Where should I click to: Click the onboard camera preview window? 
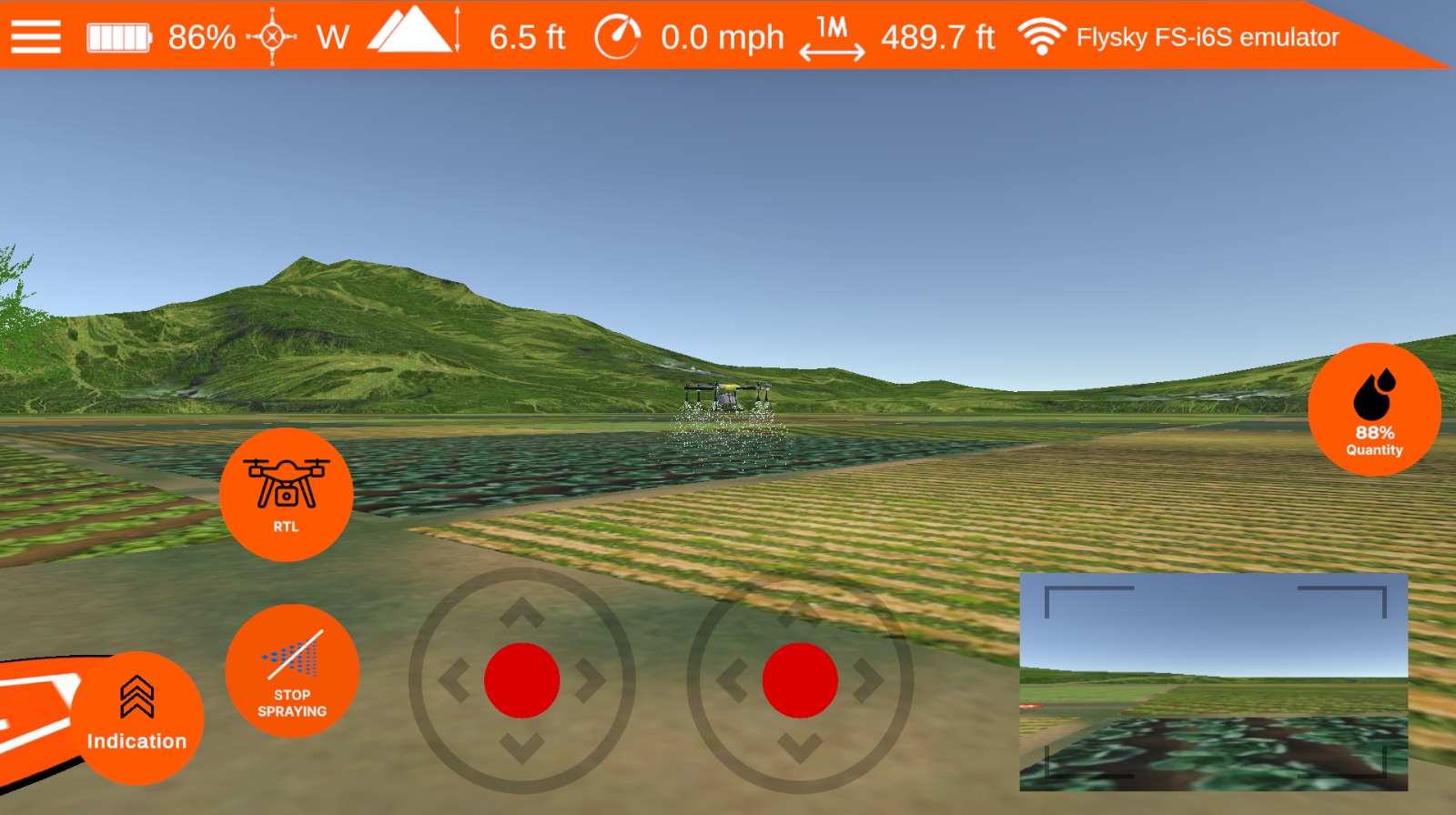(1215, 680)
